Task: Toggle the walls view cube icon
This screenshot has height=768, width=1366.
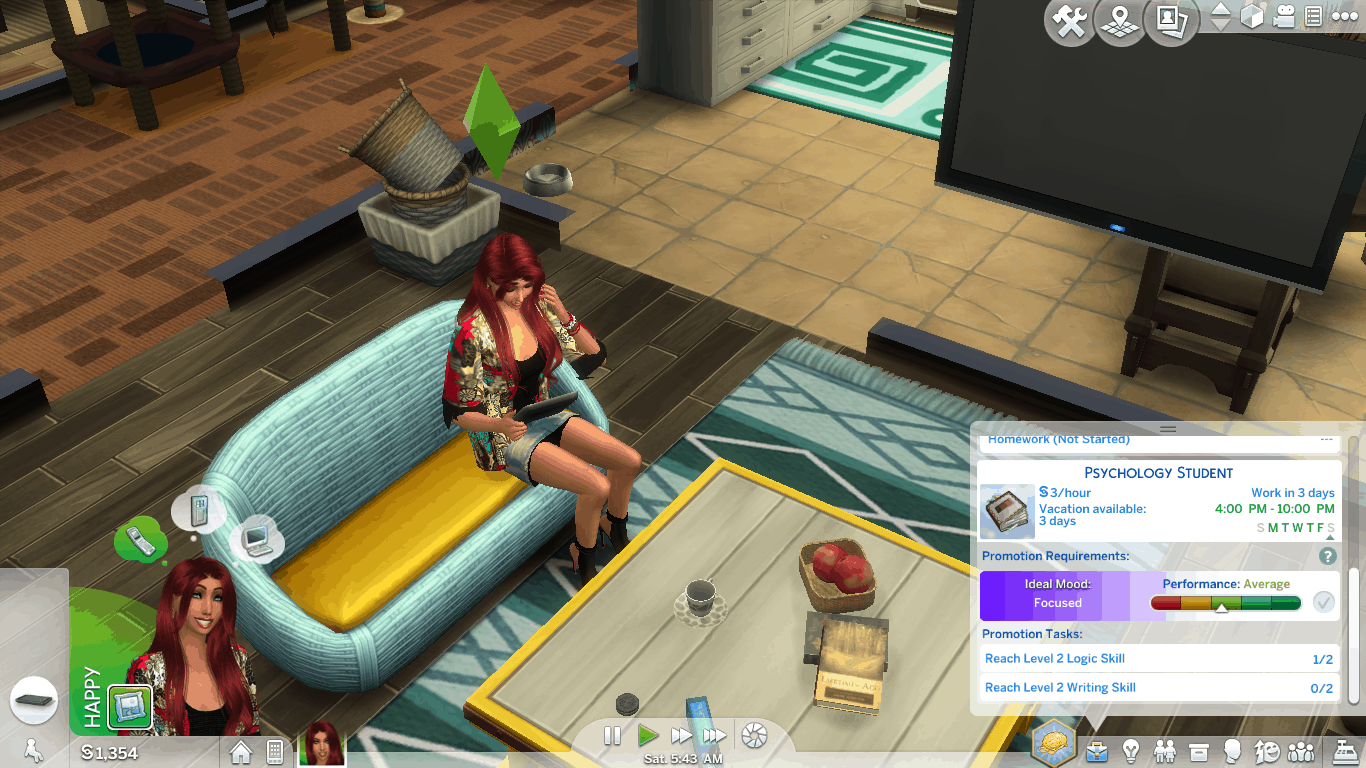Action: coord(1252,17)
